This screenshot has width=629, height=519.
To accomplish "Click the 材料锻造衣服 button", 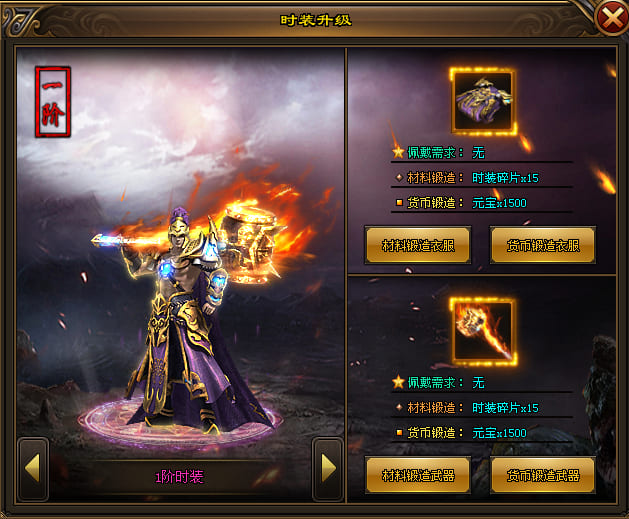I will pos(418,245).
